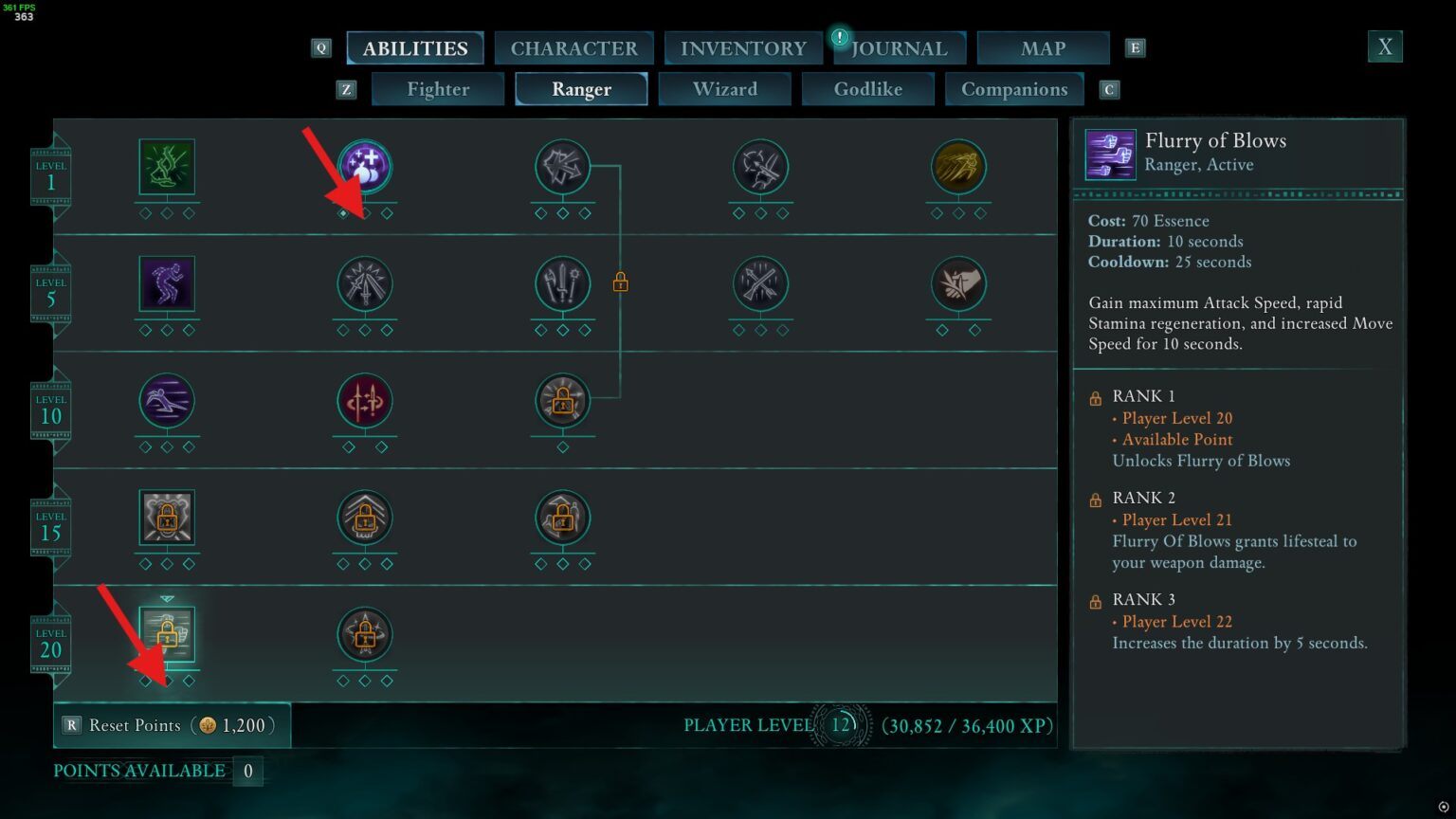Open the locked square ability in Level 15 row

[x=167, y=518]
